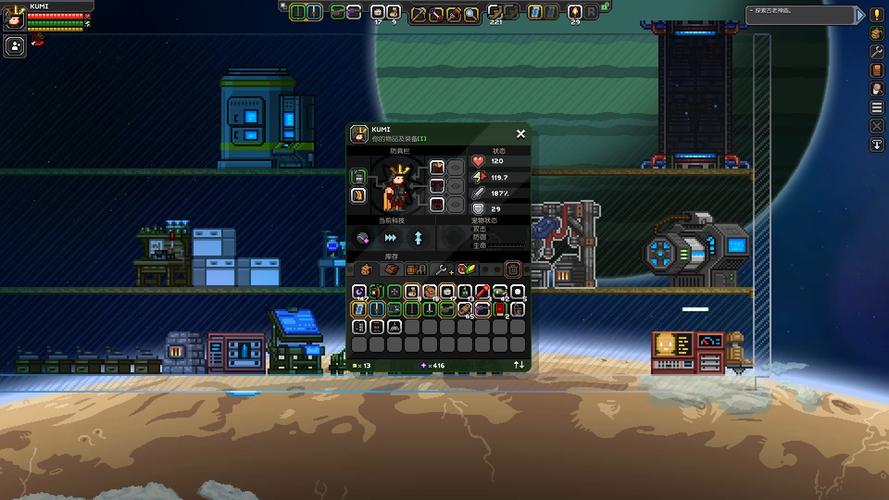Select the head armor equipment slot
The image size is (889, 500).
(437, 167)
